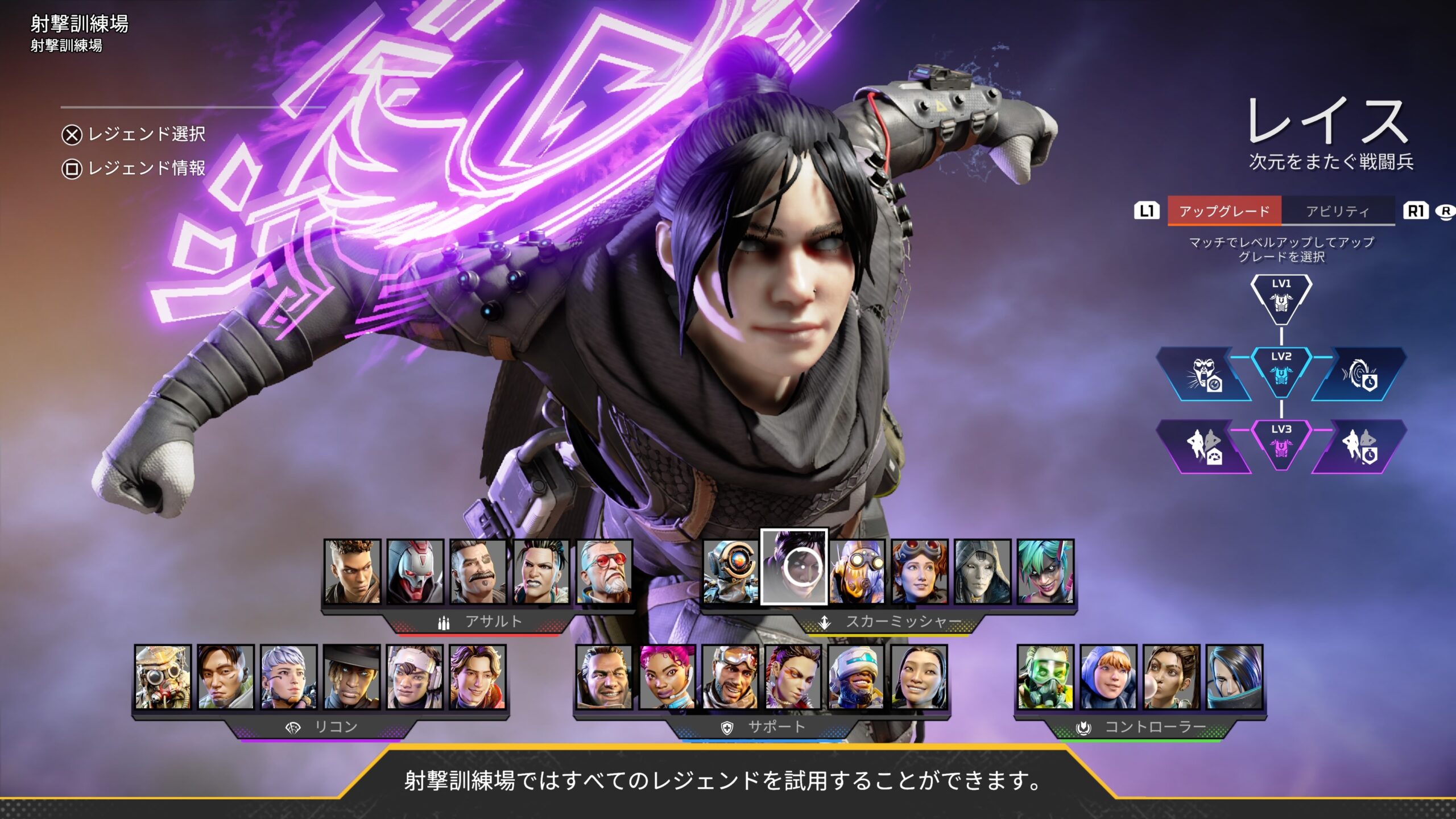Open the アップグレード tab

pos(1224,211)
